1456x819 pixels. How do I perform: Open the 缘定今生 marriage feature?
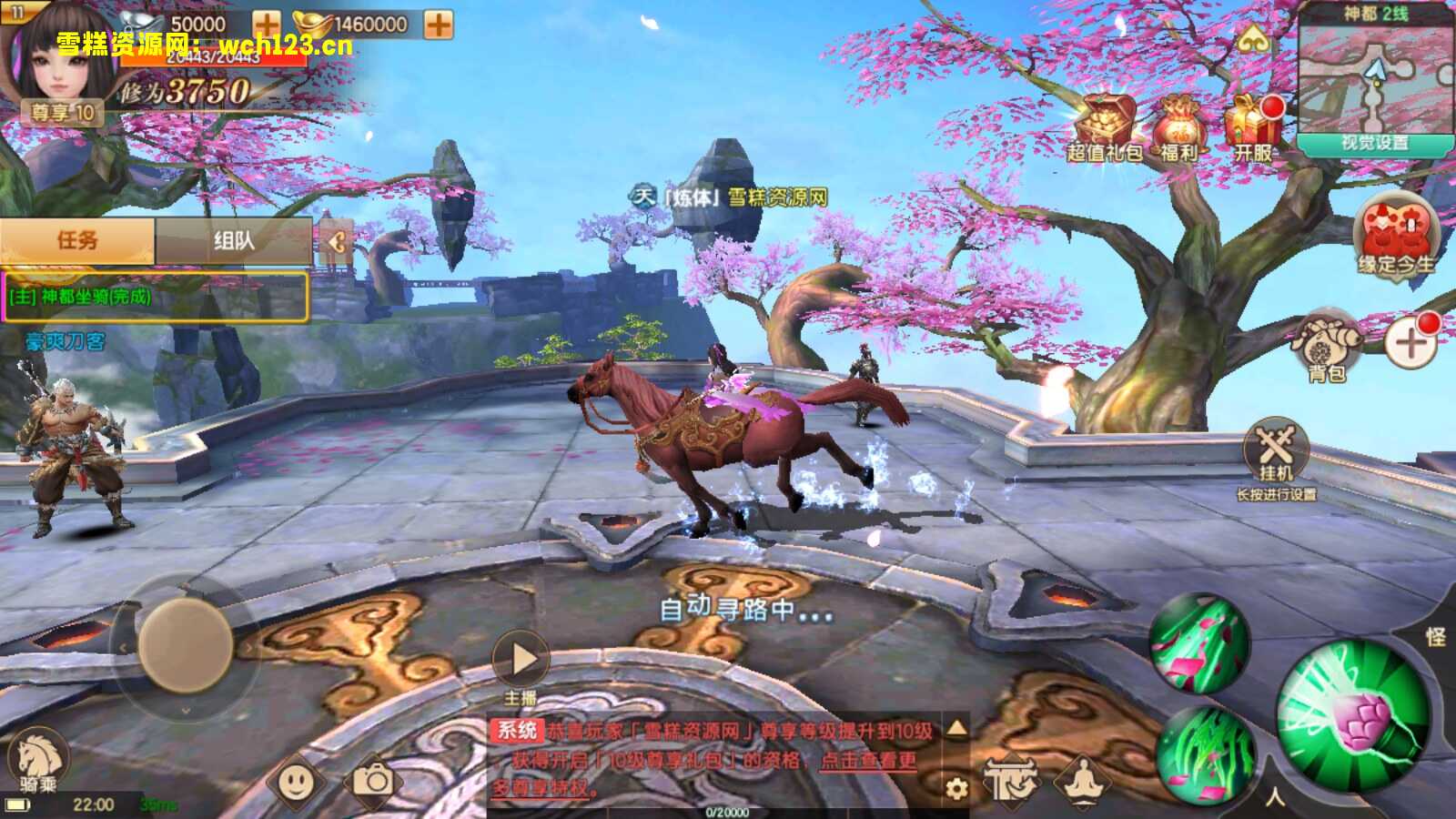point(1396,235)
